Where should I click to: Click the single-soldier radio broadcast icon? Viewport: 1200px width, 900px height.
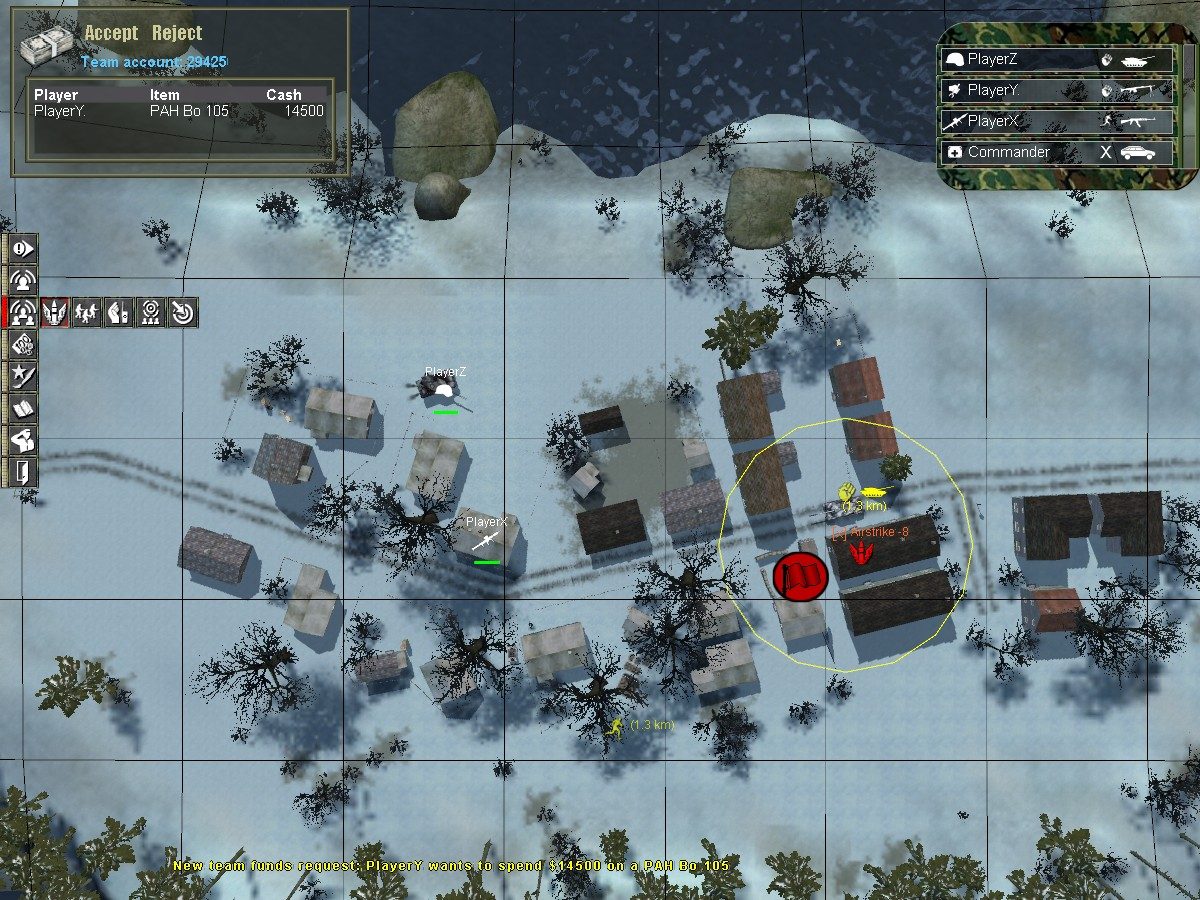(x=22, y=280)
